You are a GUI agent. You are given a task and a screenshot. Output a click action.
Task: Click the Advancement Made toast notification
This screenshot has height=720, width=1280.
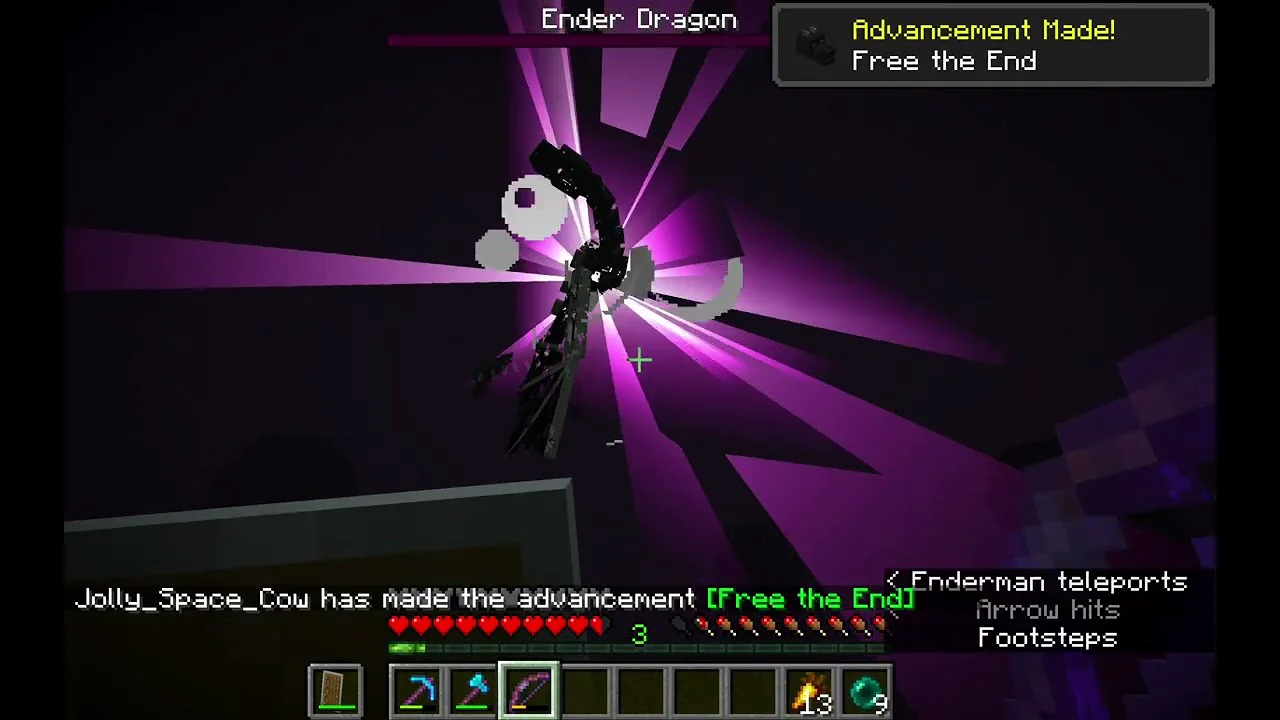point(993,46)
